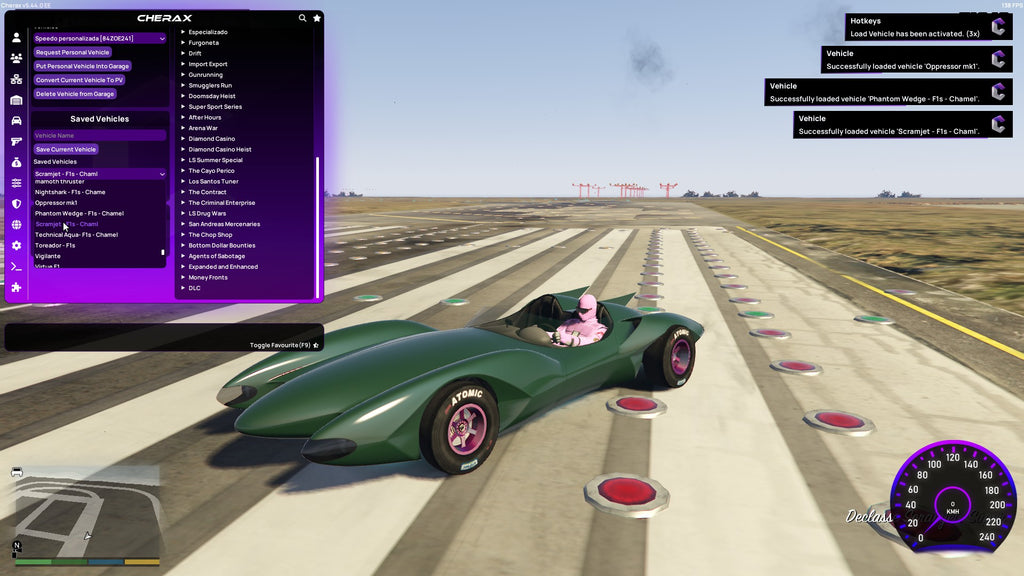
Task: Expand the Arena War vehicle category
Action: coord(205,128)
